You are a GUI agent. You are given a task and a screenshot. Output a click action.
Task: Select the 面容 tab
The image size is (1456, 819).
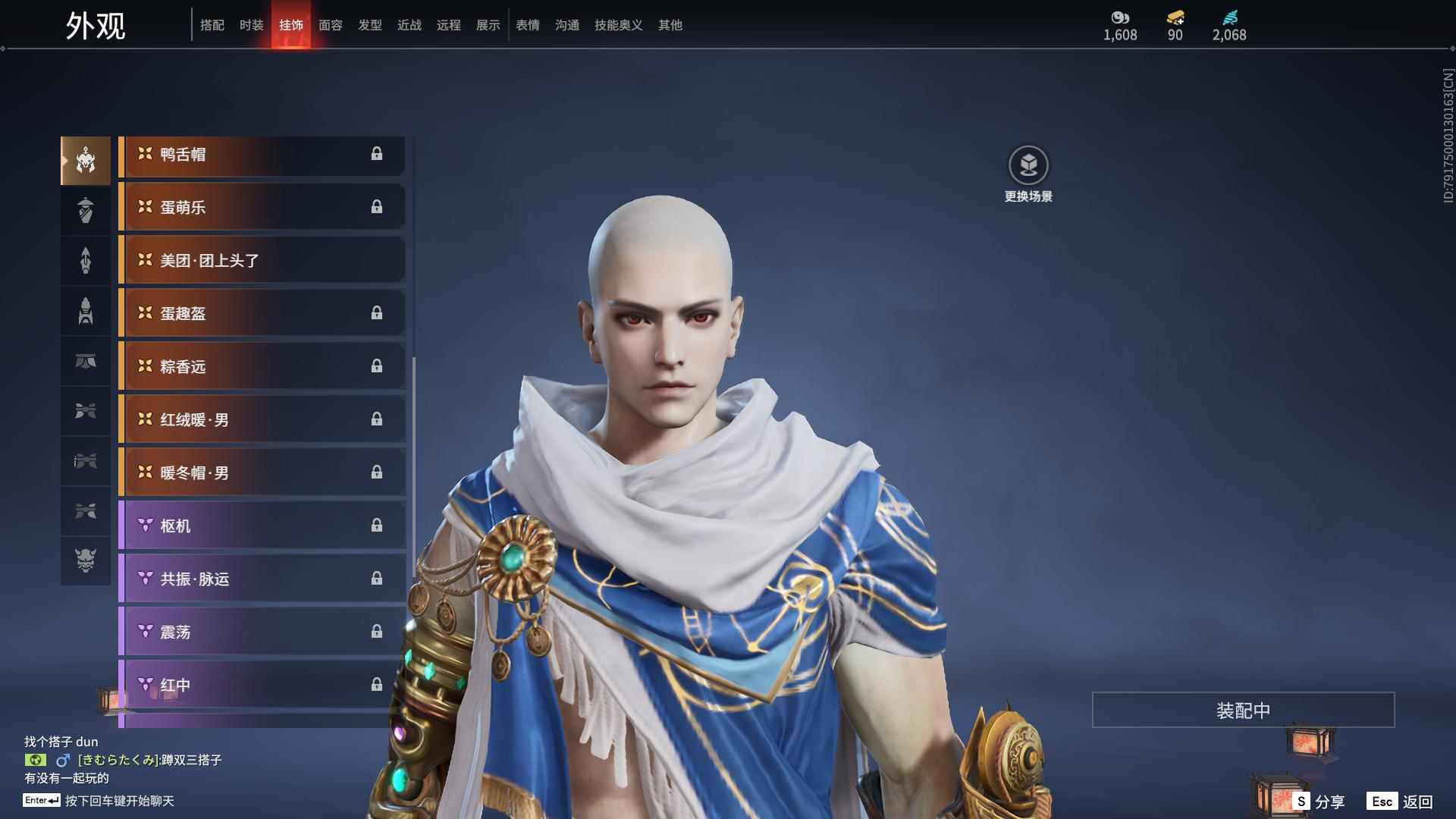click(x=331, y=25)
